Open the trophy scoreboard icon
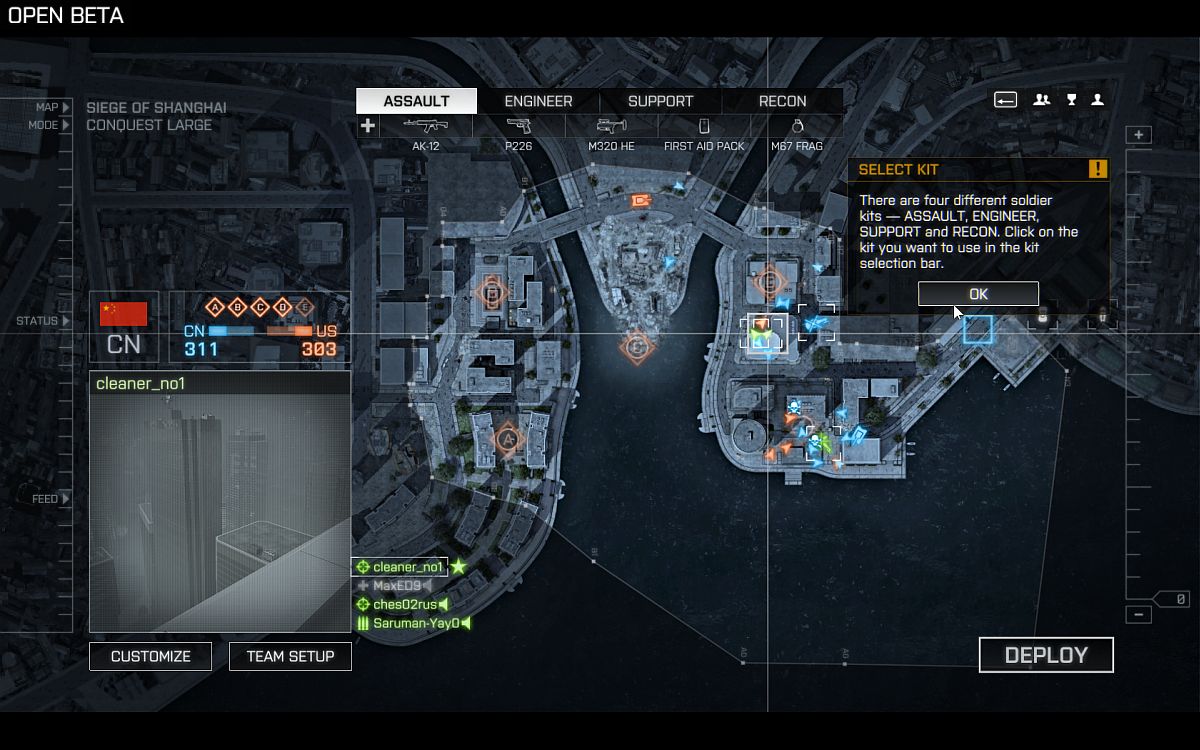 click(1071, 99)
